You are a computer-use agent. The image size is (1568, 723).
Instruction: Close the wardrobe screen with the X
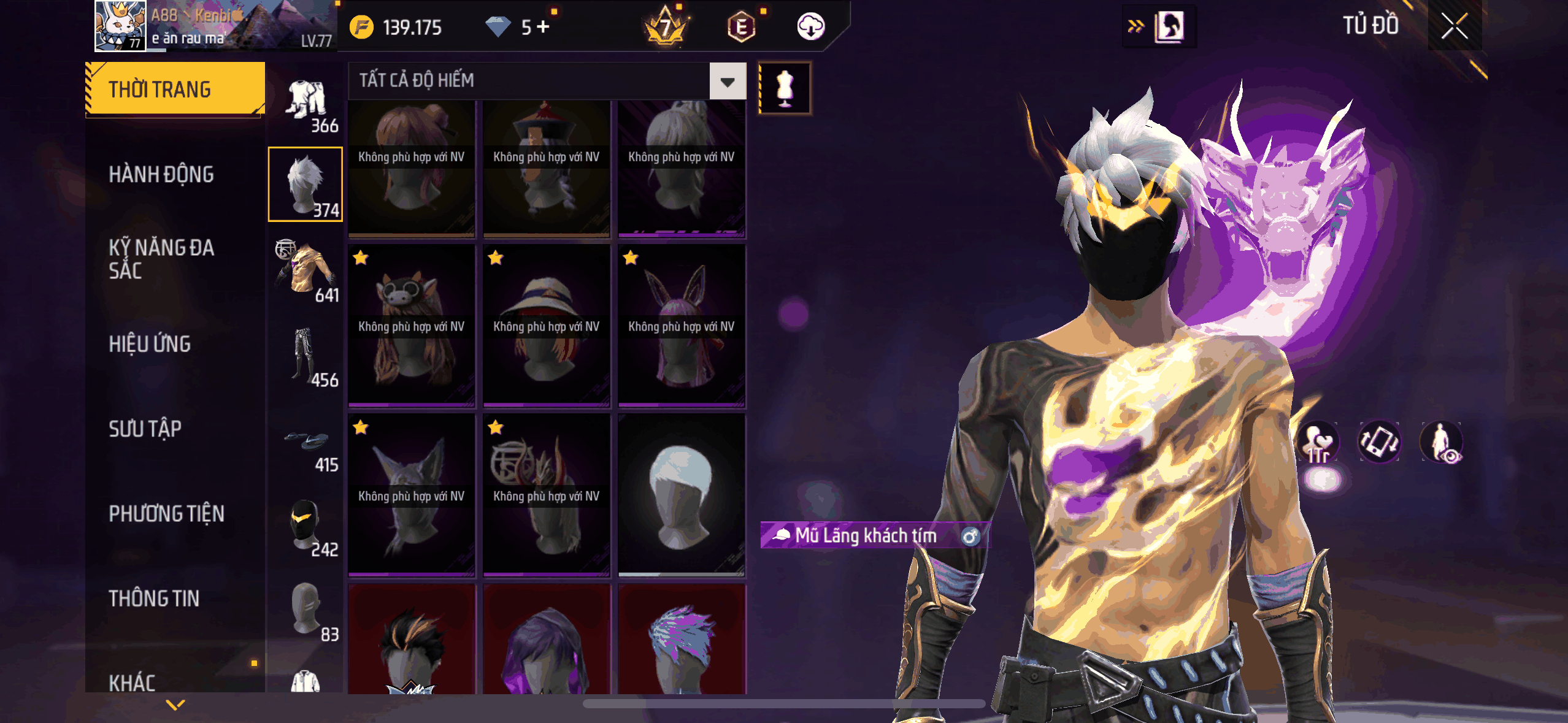(x=1454, y=26)
